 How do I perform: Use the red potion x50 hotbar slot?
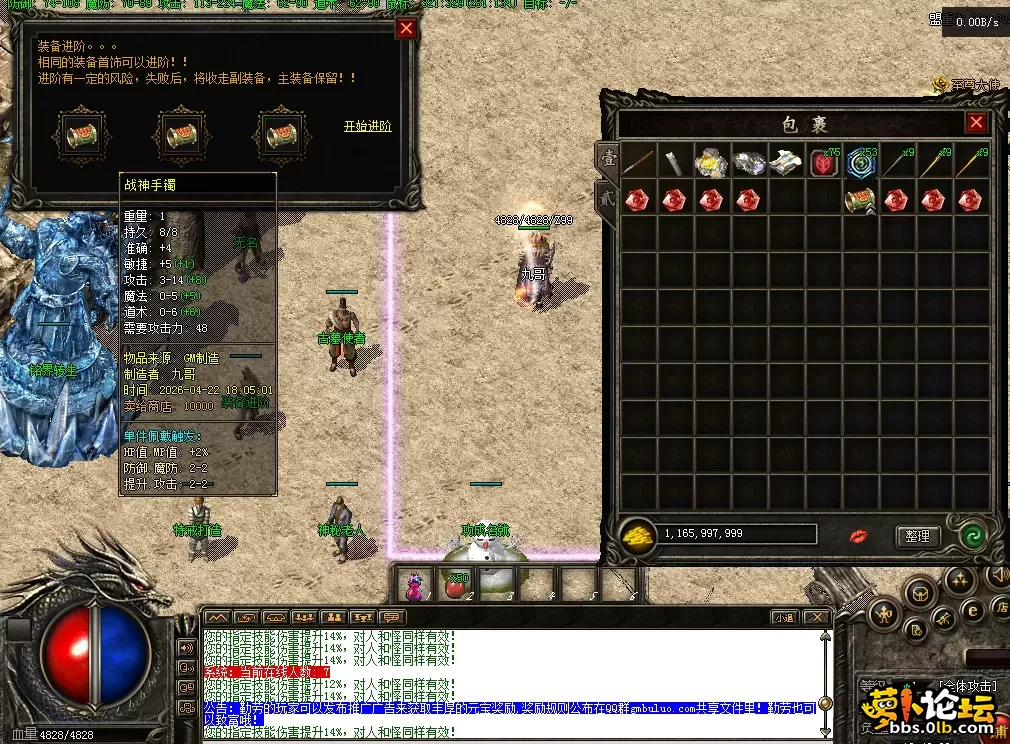(455, 584)
